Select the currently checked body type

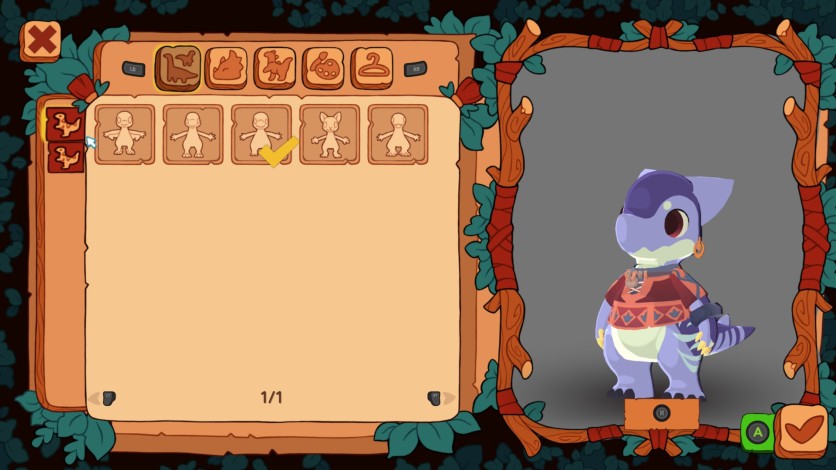click(261, 134)
